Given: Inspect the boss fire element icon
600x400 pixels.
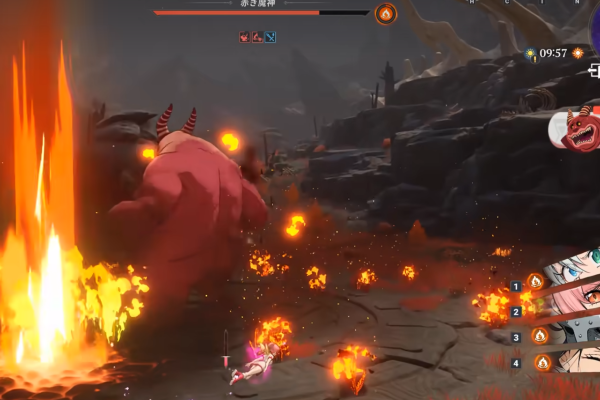Looking at the screenshot, I should pos(385,13).
